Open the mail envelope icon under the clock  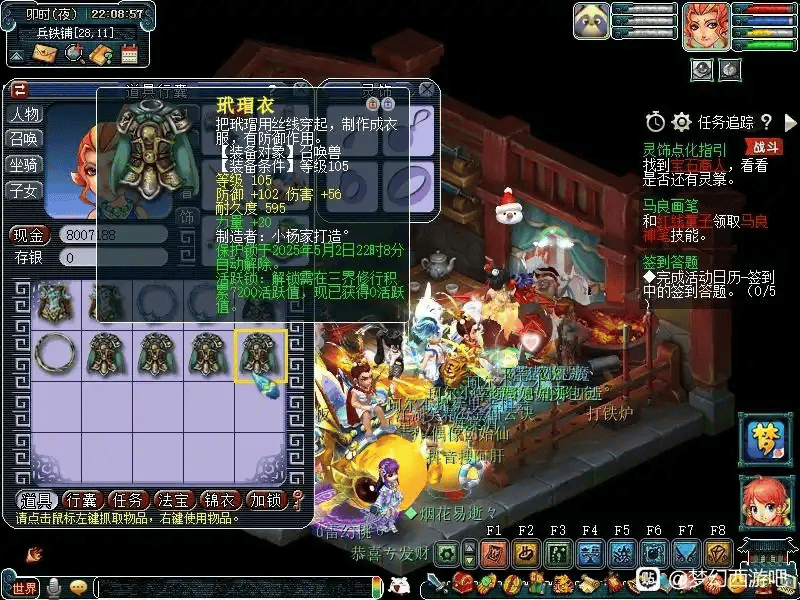pyautogui.click(x=44, y=54)
